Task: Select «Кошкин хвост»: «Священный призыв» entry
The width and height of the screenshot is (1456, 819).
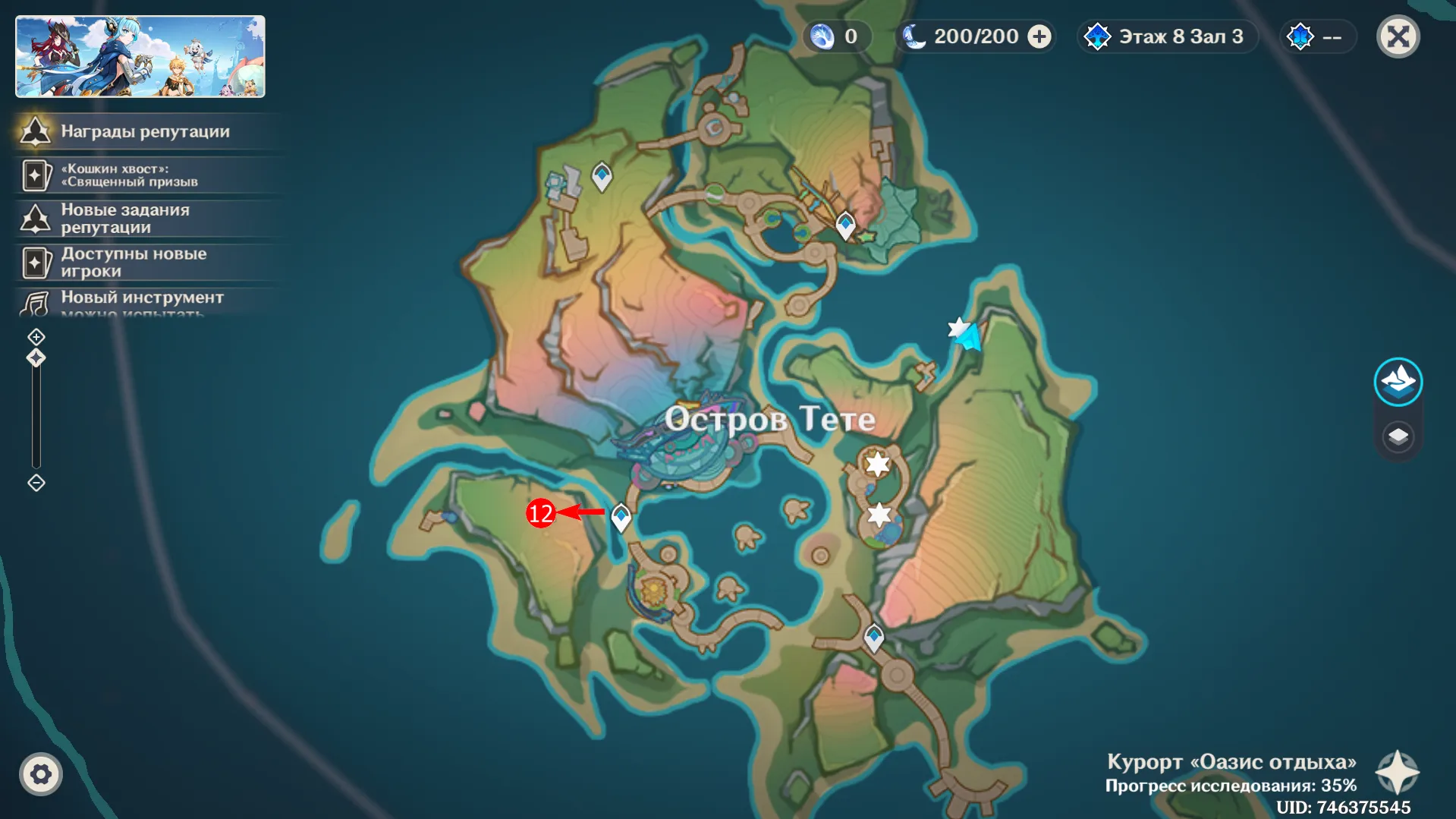Action: 129,175
